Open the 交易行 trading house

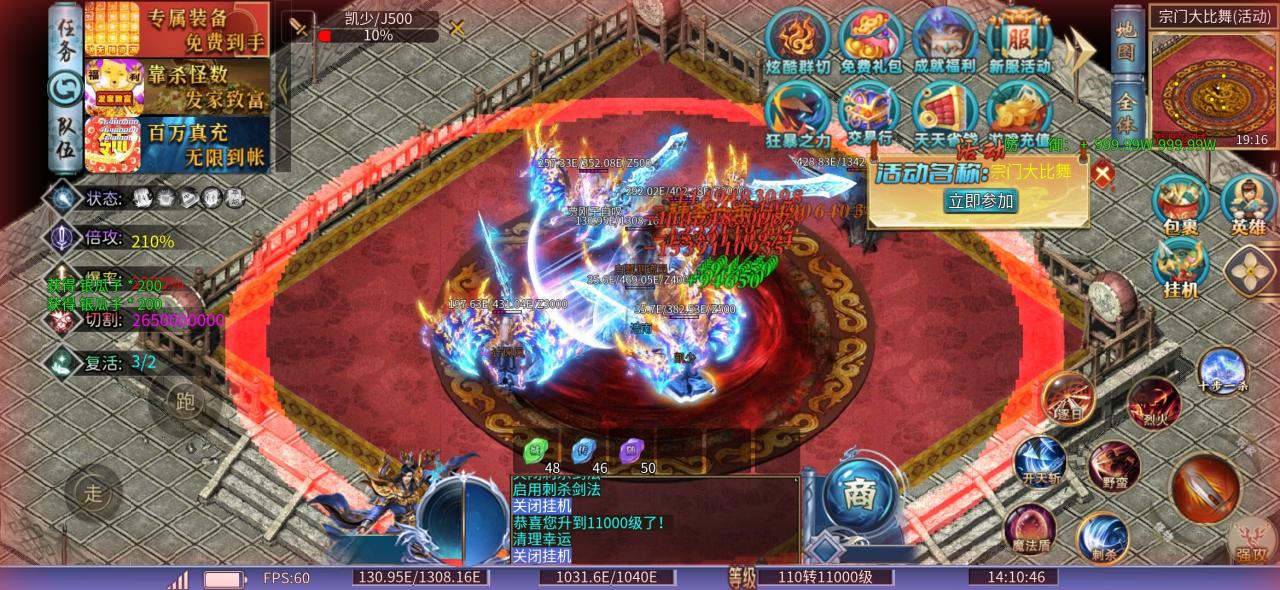869,112
